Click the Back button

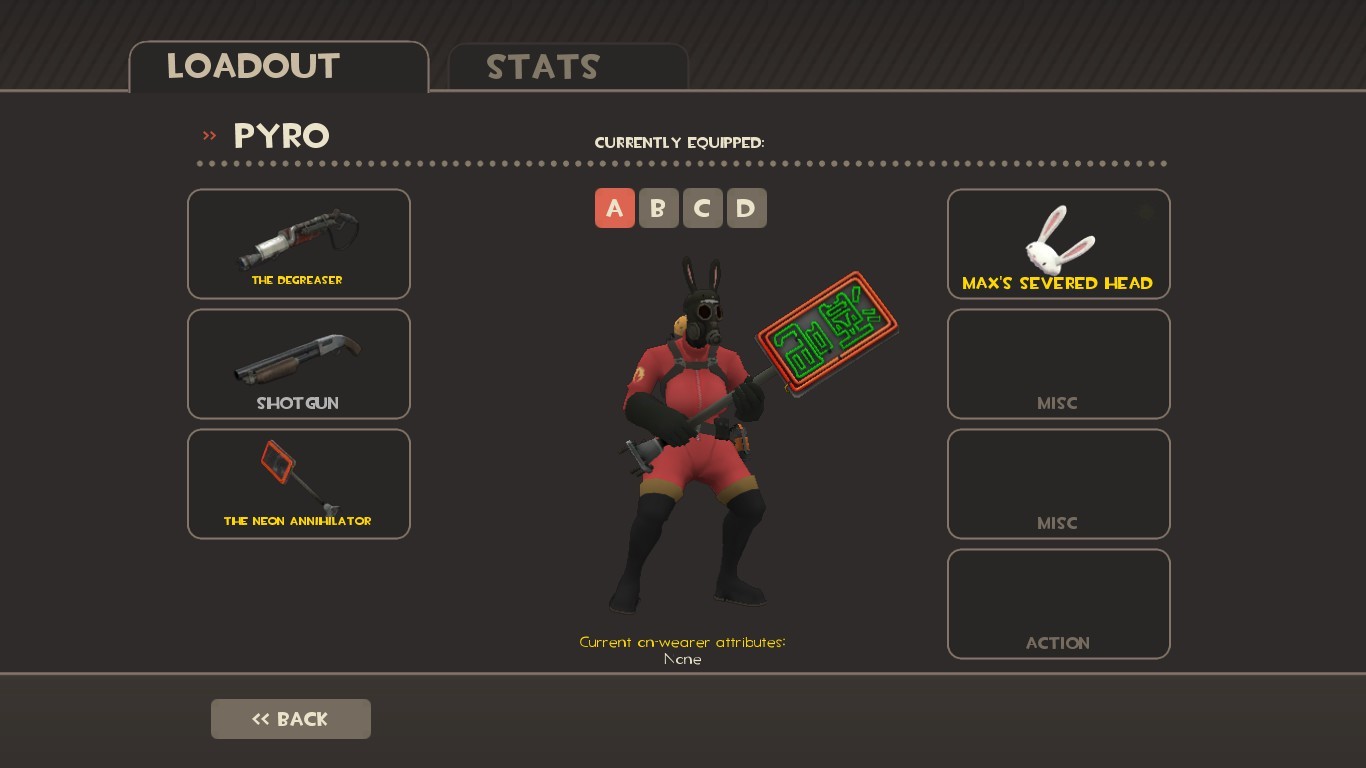[x=290, y=718]
